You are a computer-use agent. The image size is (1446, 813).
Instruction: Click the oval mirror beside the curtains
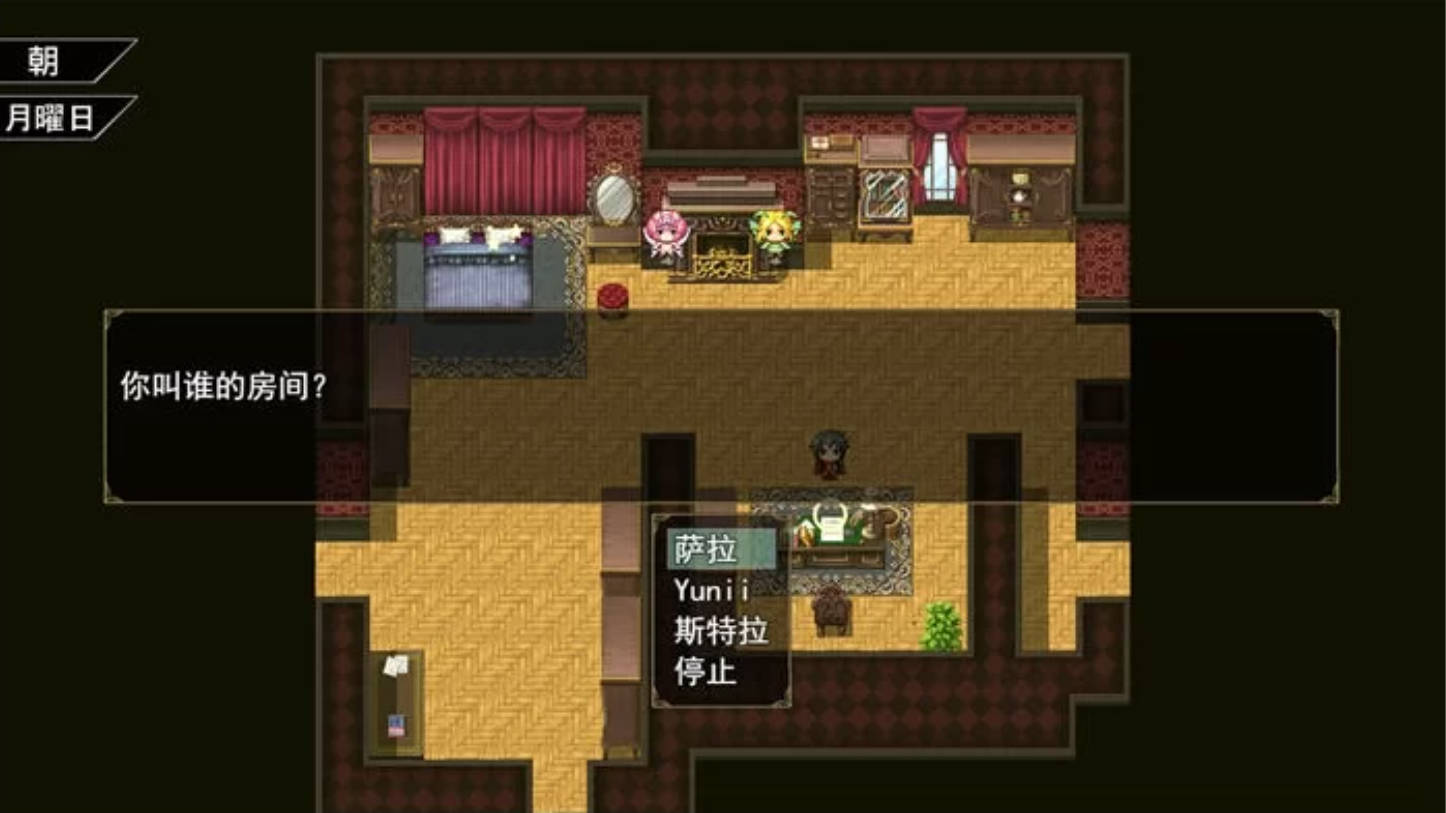click(604, 198)
